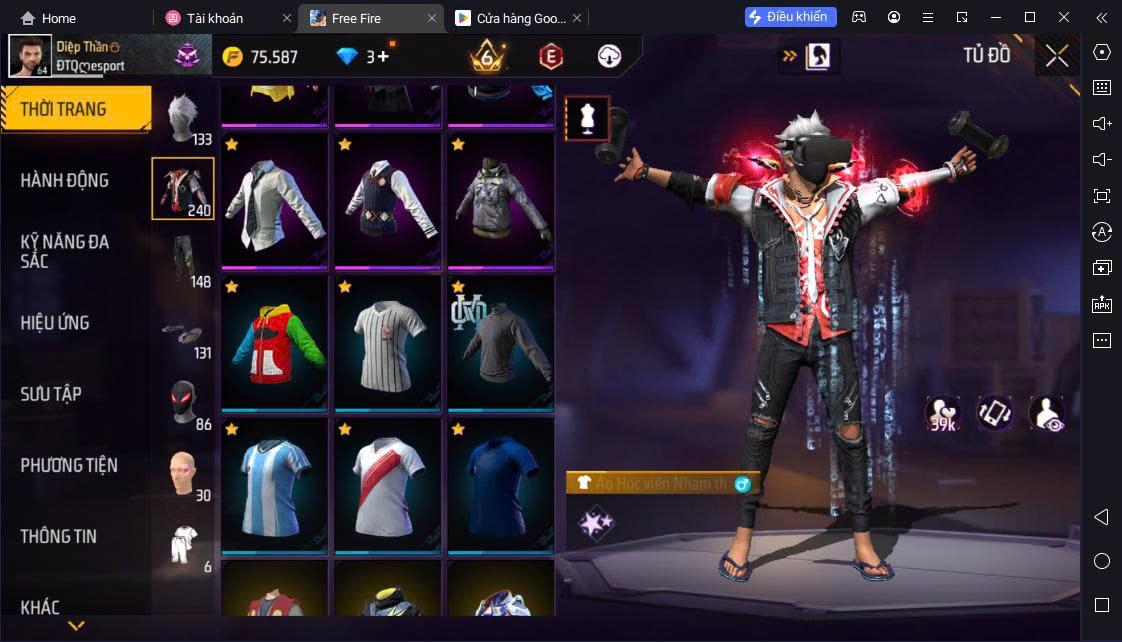
Task: Open the Hành Động category
Action: (65, 181)
